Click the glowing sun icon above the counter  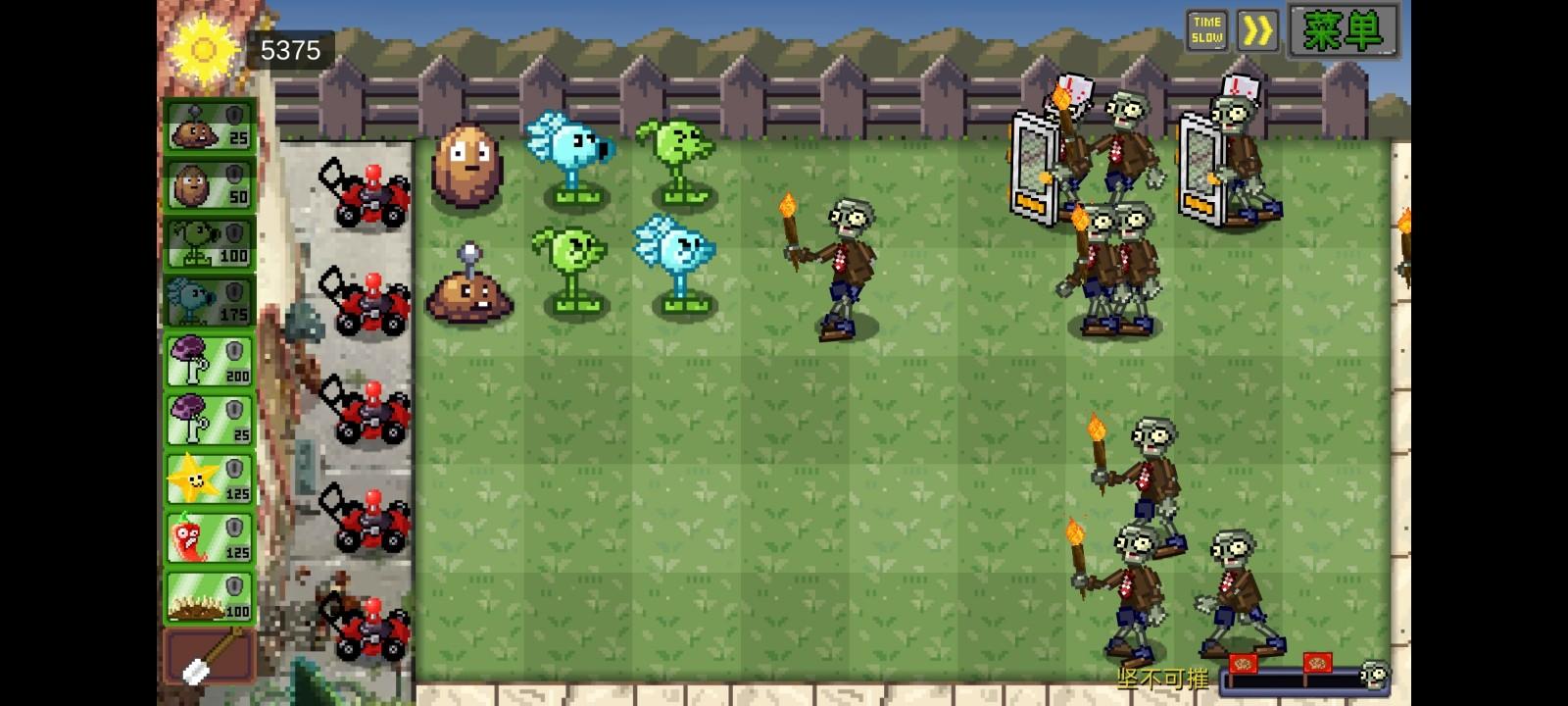coord(206,47)
